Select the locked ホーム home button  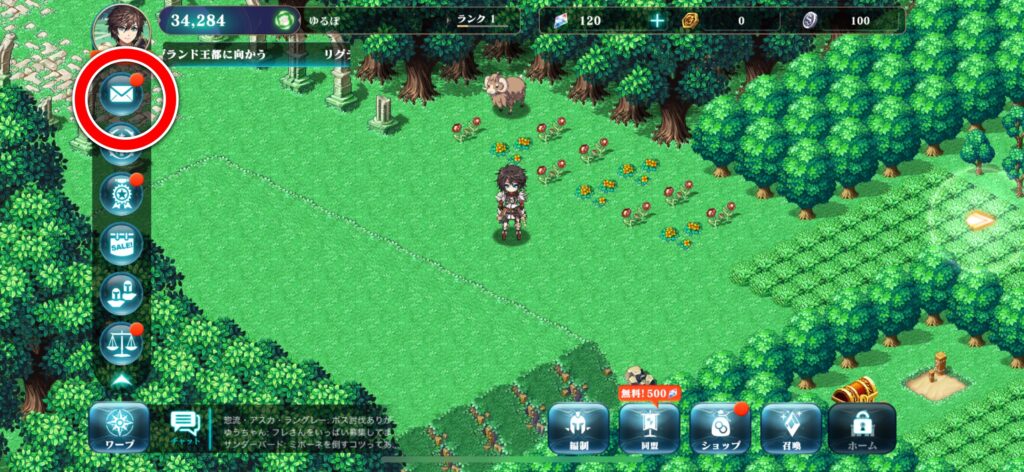tap(861, 425)
